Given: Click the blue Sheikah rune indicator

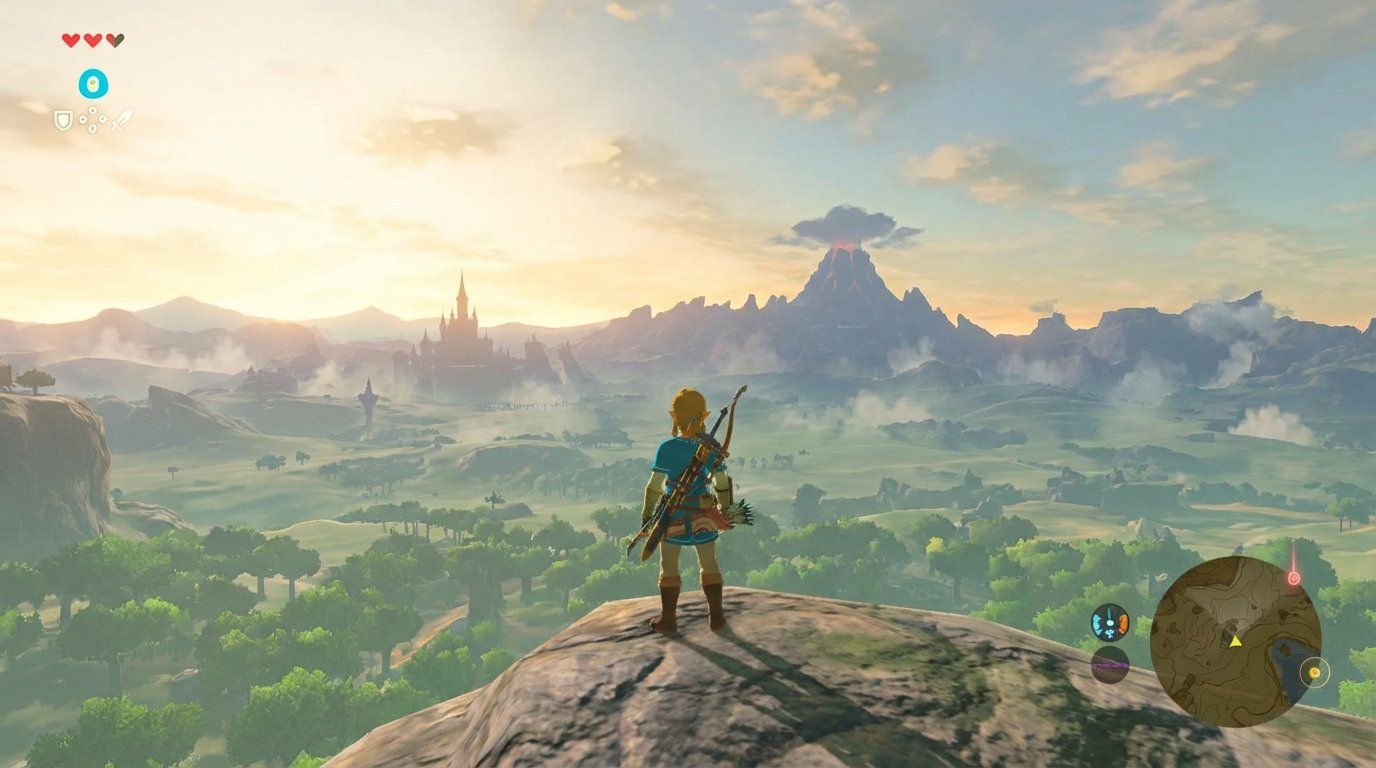Looking at the screenshot, I should click(x=93, y=82).
